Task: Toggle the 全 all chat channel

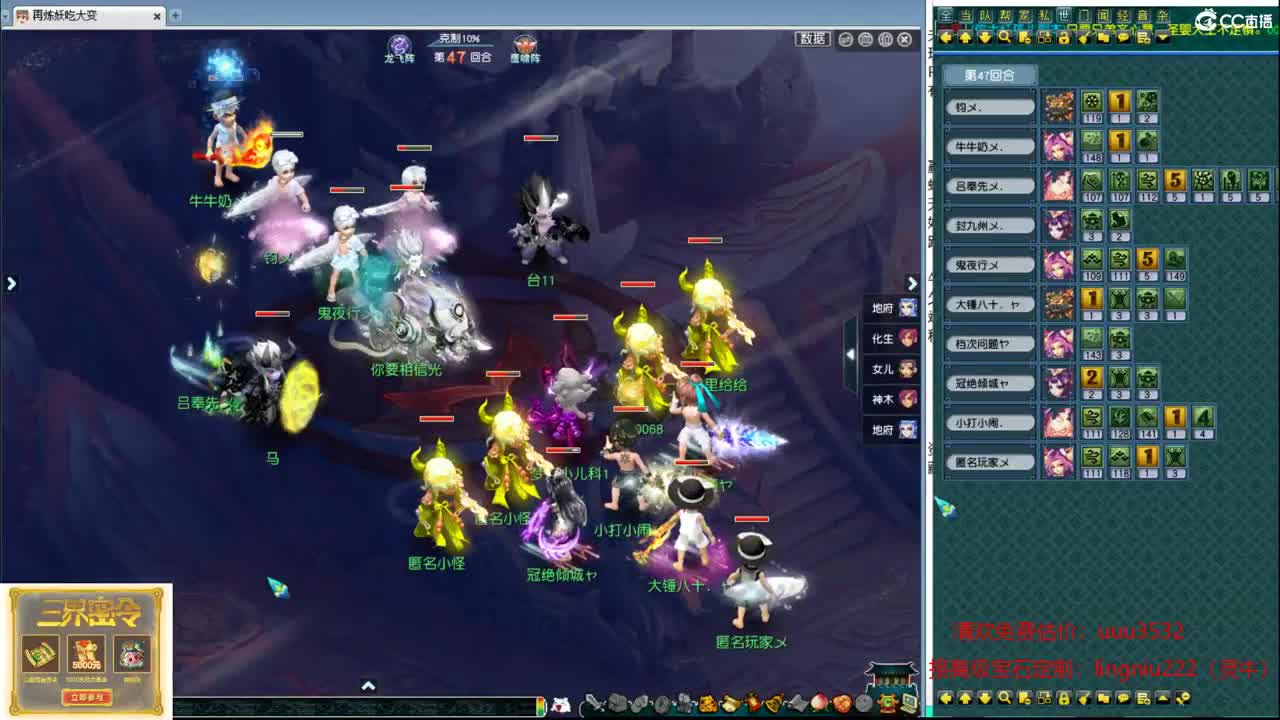Action: [x=946, y=15]
